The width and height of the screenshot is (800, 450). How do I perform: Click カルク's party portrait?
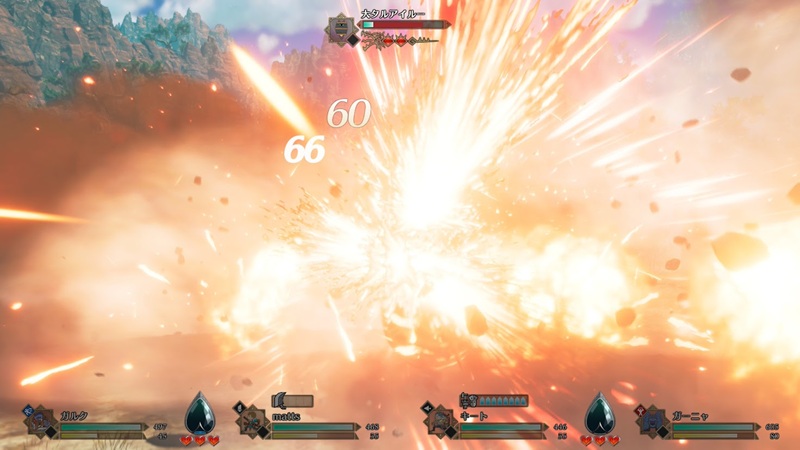point(40,421)
